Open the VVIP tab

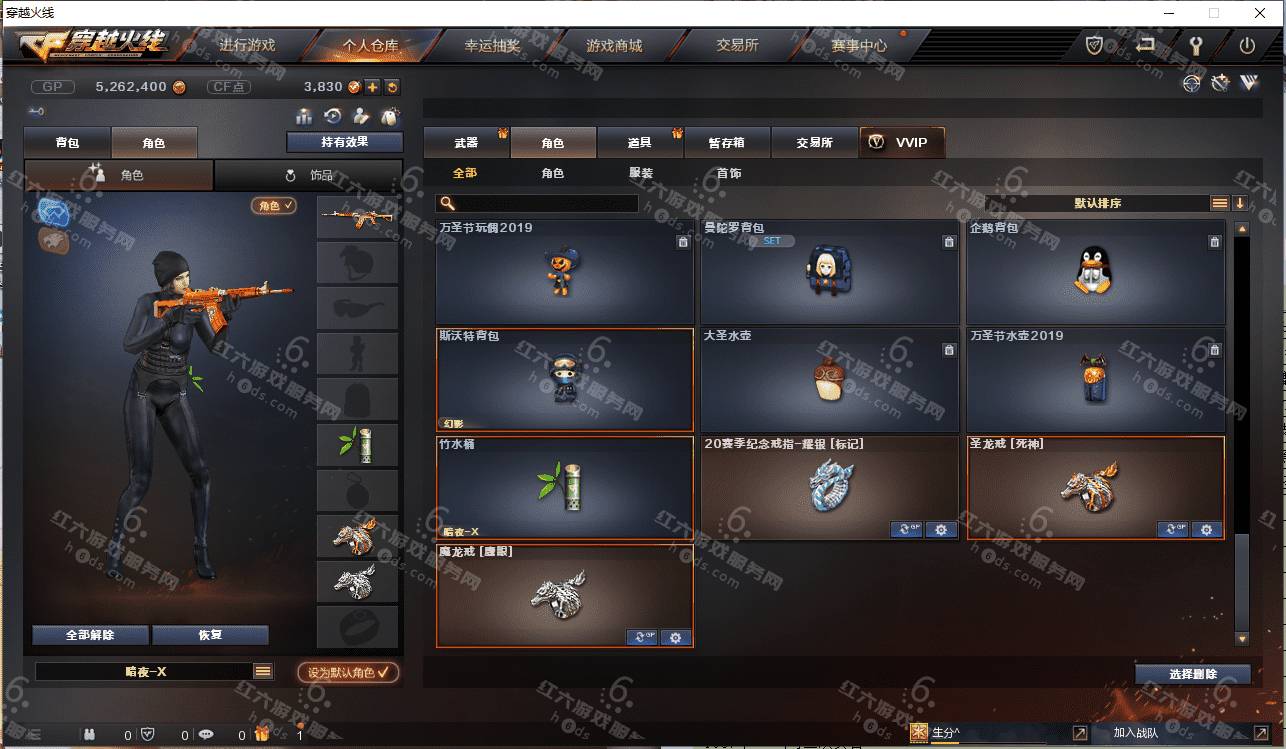[x=901, y=143]
